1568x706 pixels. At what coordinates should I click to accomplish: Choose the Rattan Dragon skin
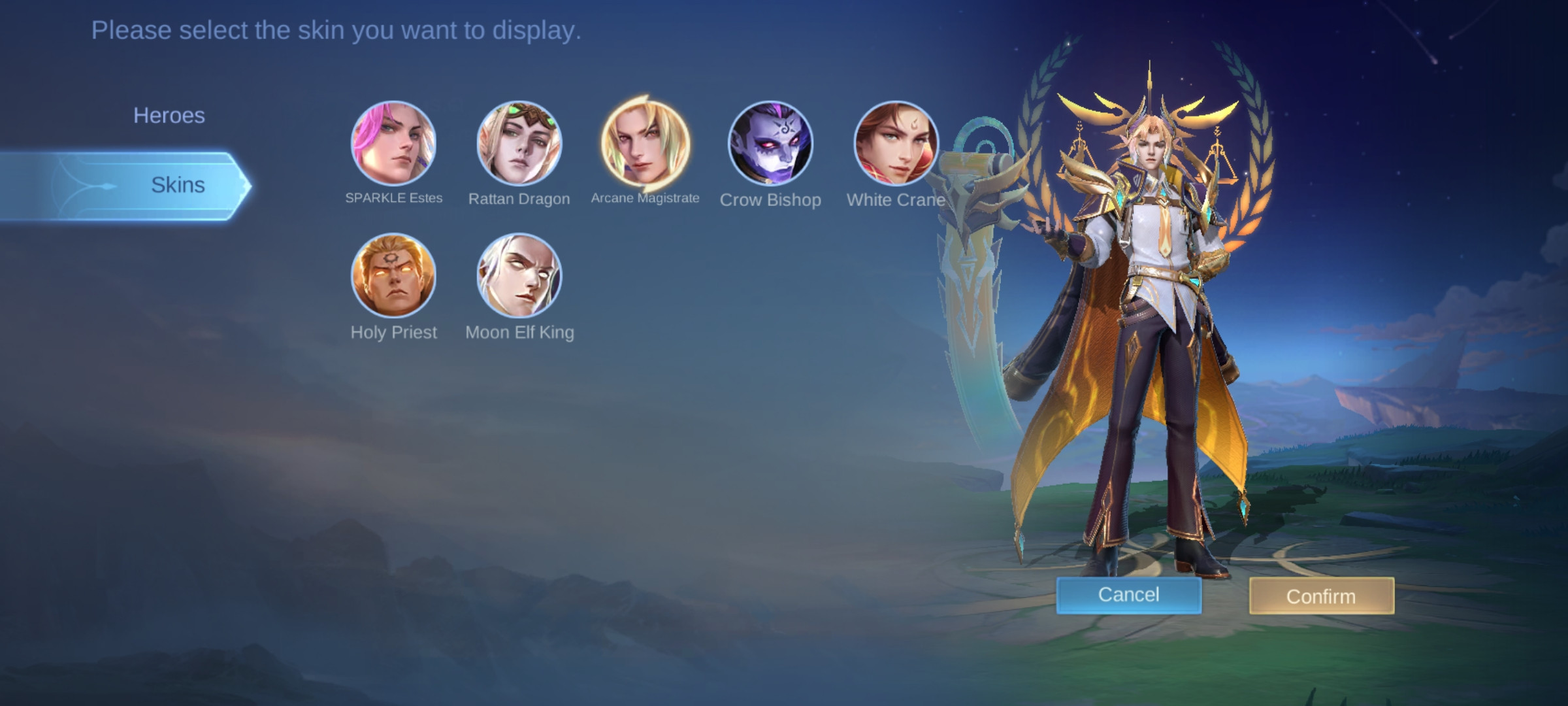point(519,143)
